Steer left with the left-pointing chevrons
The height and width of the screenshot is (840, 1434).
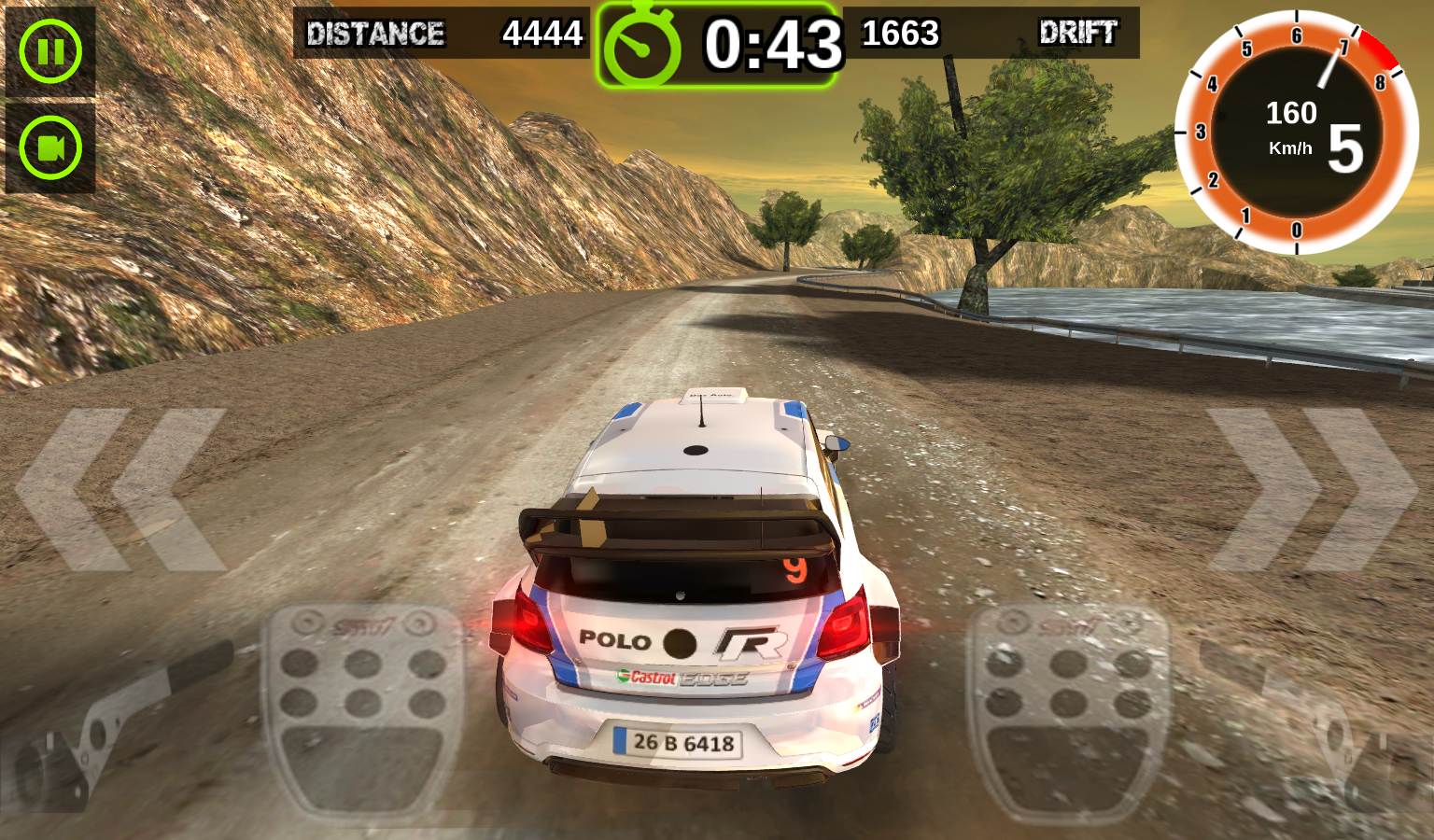(x=121, y=490)
